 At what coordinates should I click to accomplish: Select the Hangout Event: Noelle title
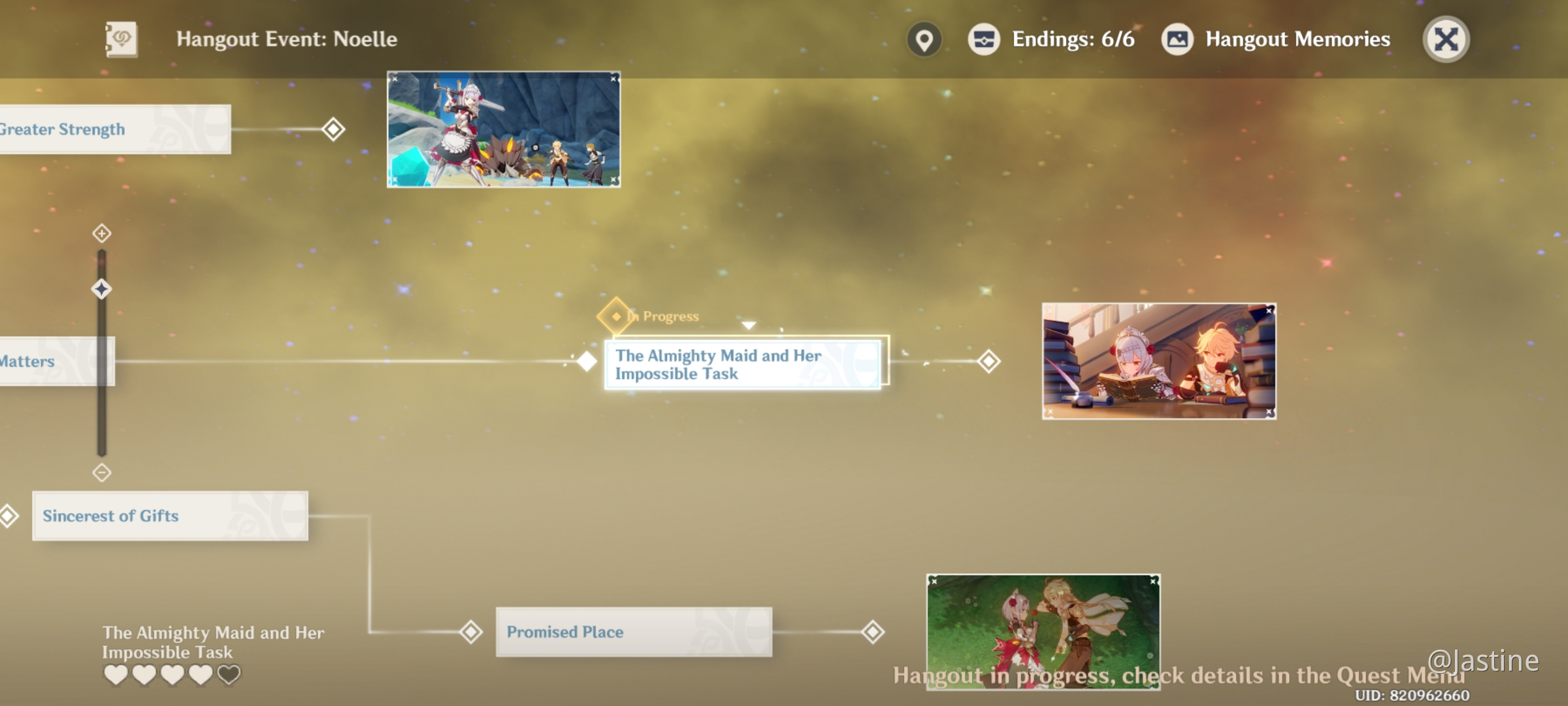click(x=286, y=39)
